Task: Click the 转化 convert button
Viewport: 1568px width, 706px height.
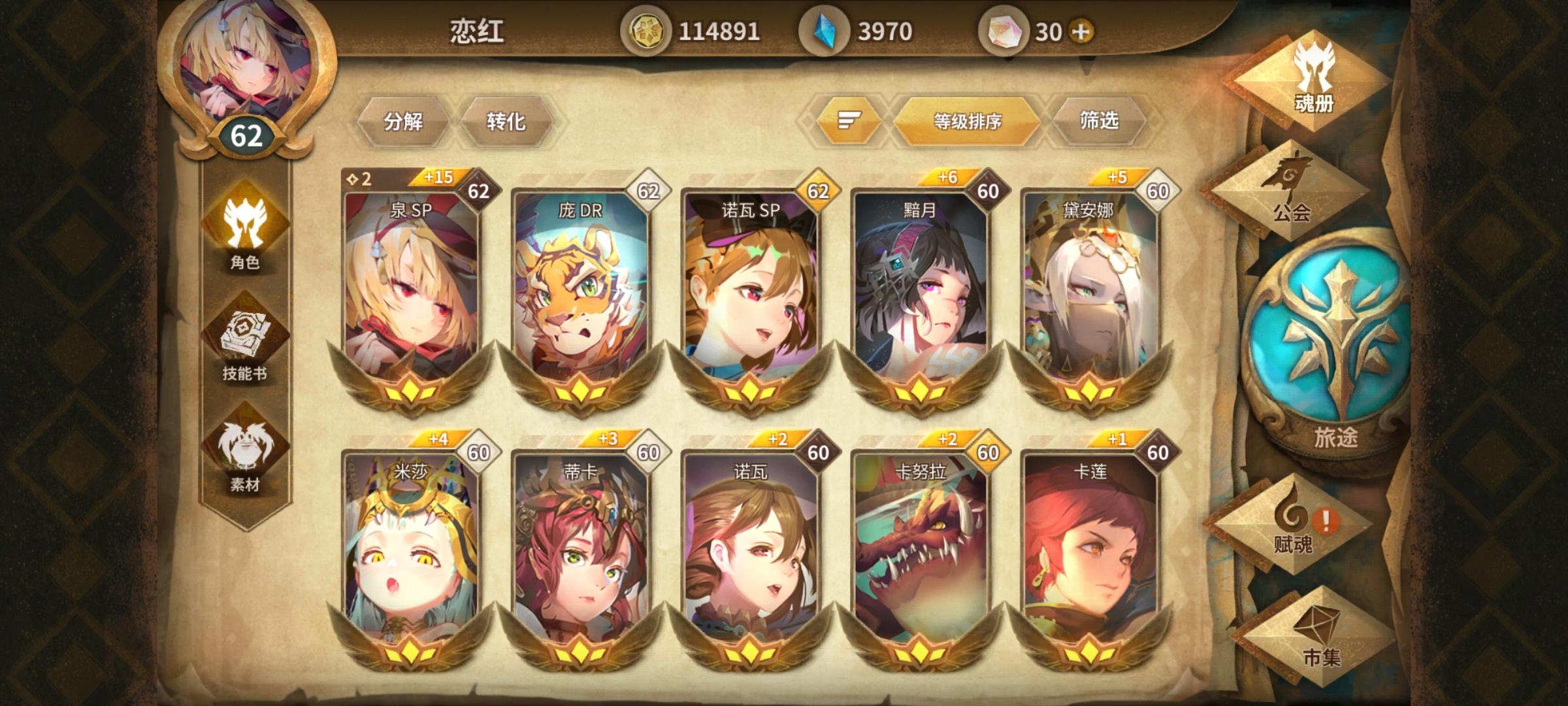Action: point(506,120)
